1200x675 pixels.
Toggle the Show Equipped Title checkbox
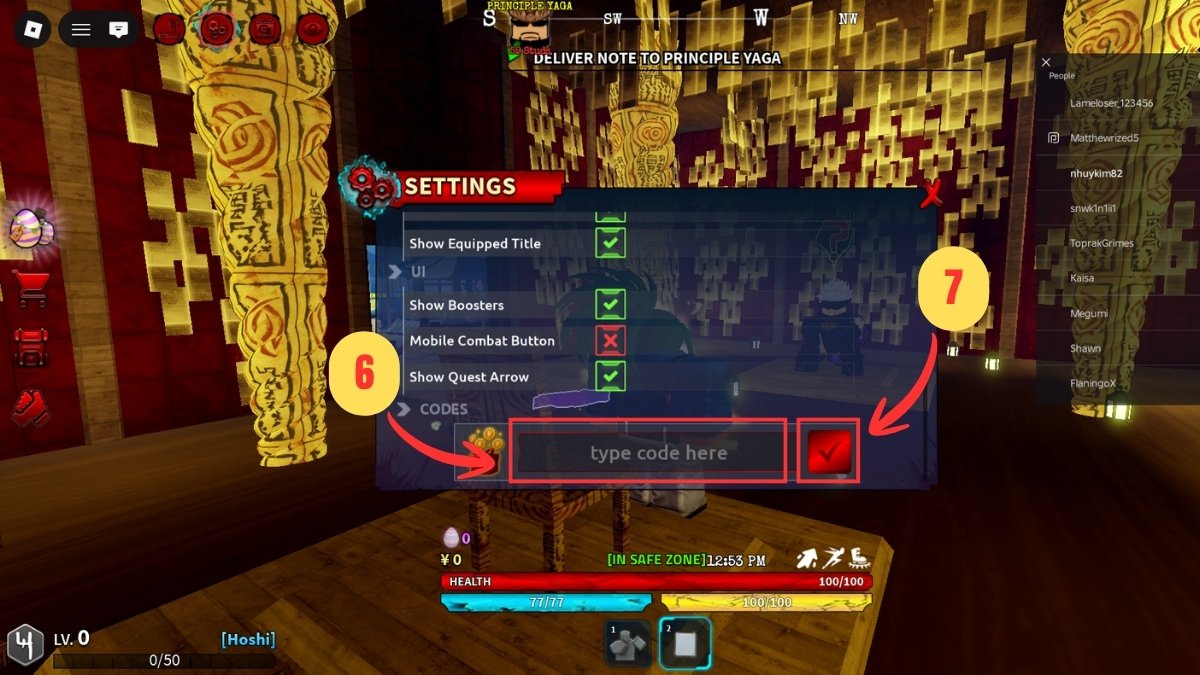610,243
